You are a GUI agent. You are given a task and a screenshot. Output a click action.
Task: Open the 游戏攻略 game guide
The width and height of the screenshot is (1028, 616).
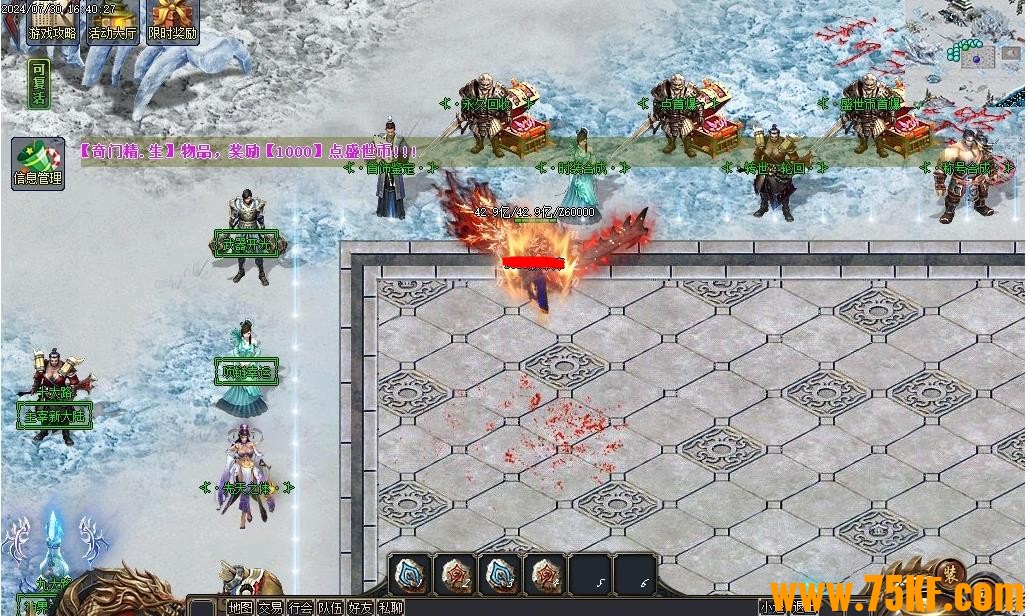(x=53, y=22)
